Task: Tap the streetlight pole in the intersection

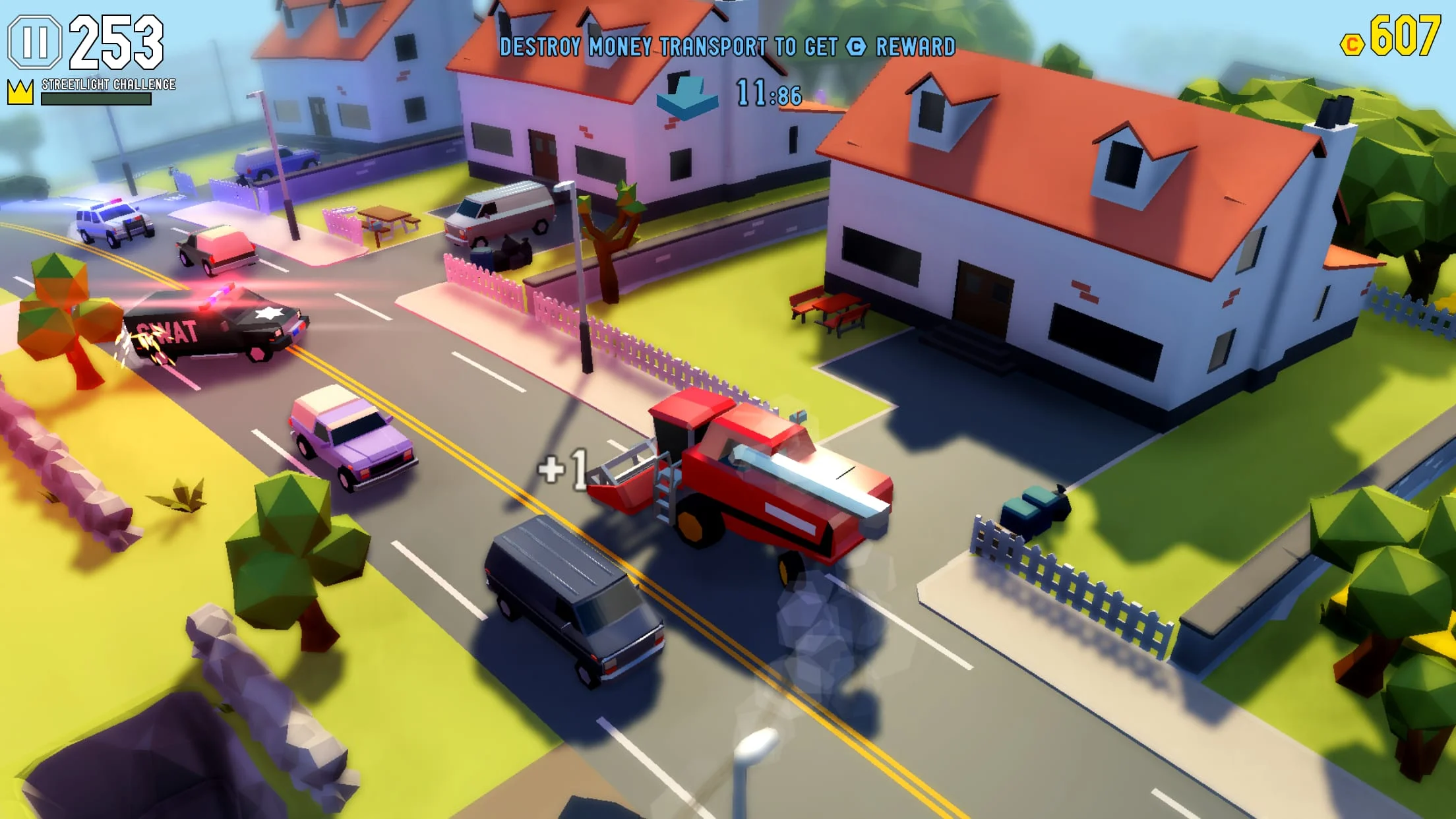Action: coord(580,284)
